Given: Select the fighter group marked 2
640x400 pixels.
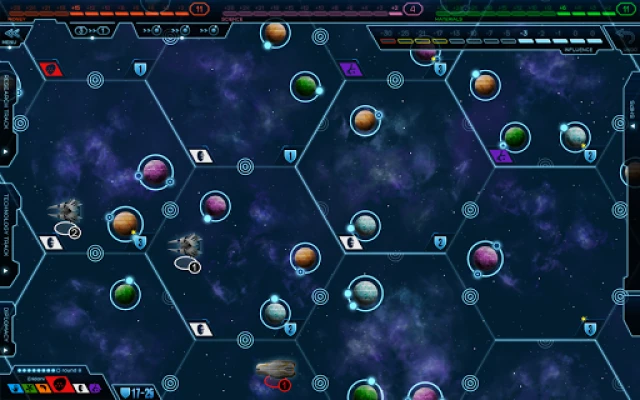Looking at the screenshot, I should point(65,211).
